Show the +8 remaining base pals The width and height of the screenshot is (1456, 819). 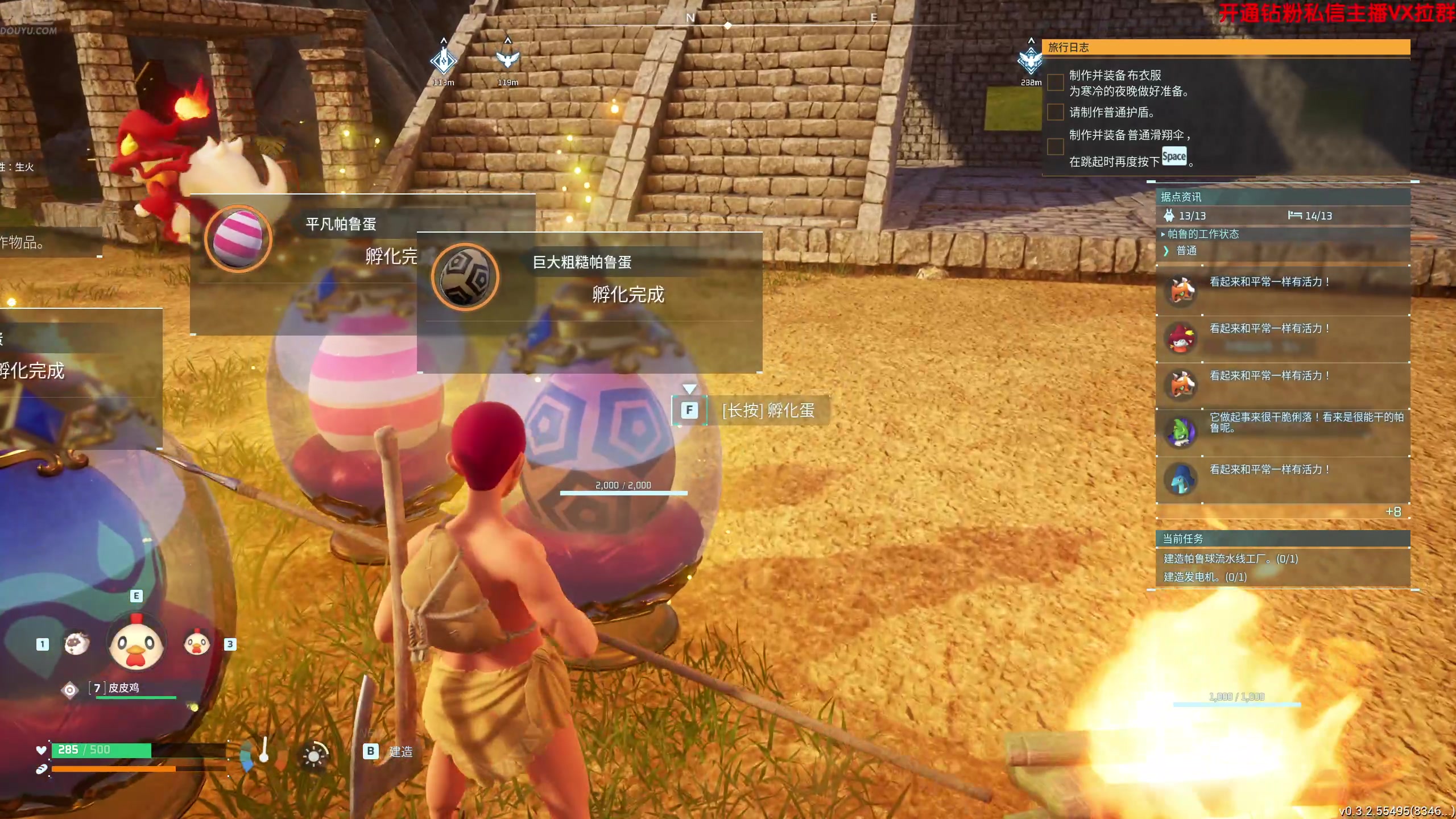(x=1393, y=512)
